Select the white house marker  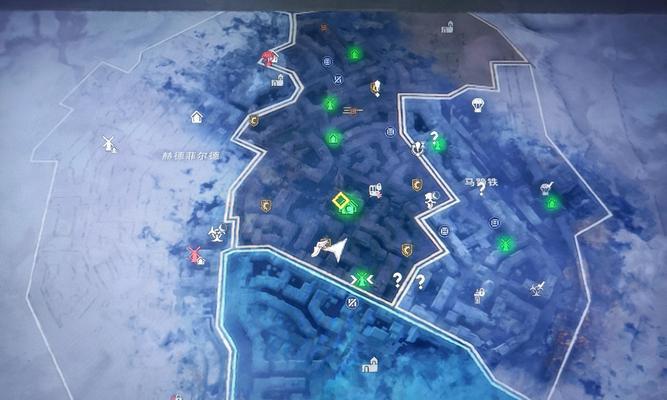[x=197, y=117]
